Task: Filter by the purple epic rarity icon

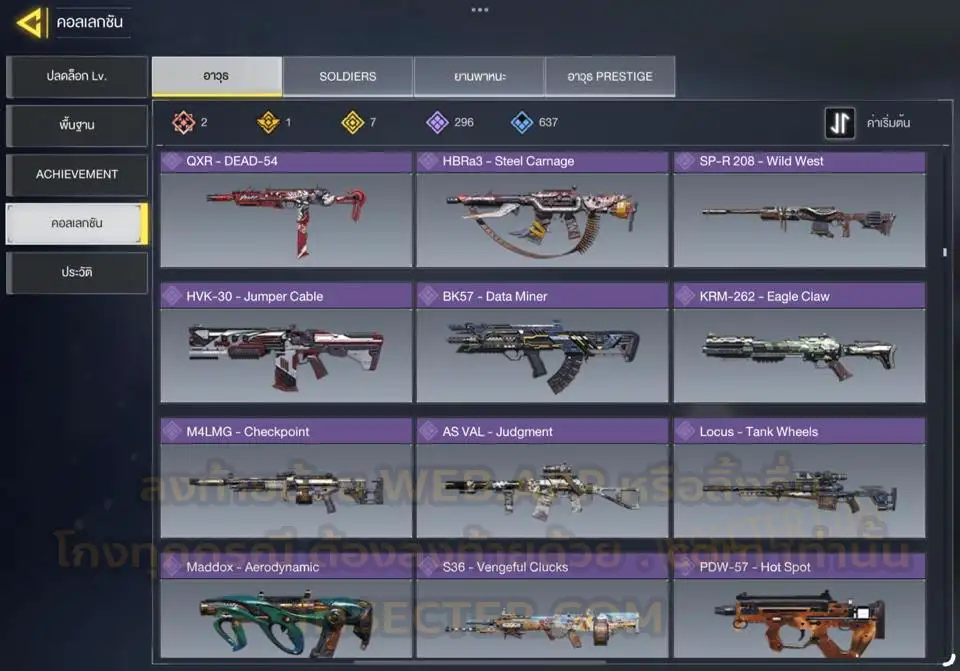Action: click(x=437, y=123)
